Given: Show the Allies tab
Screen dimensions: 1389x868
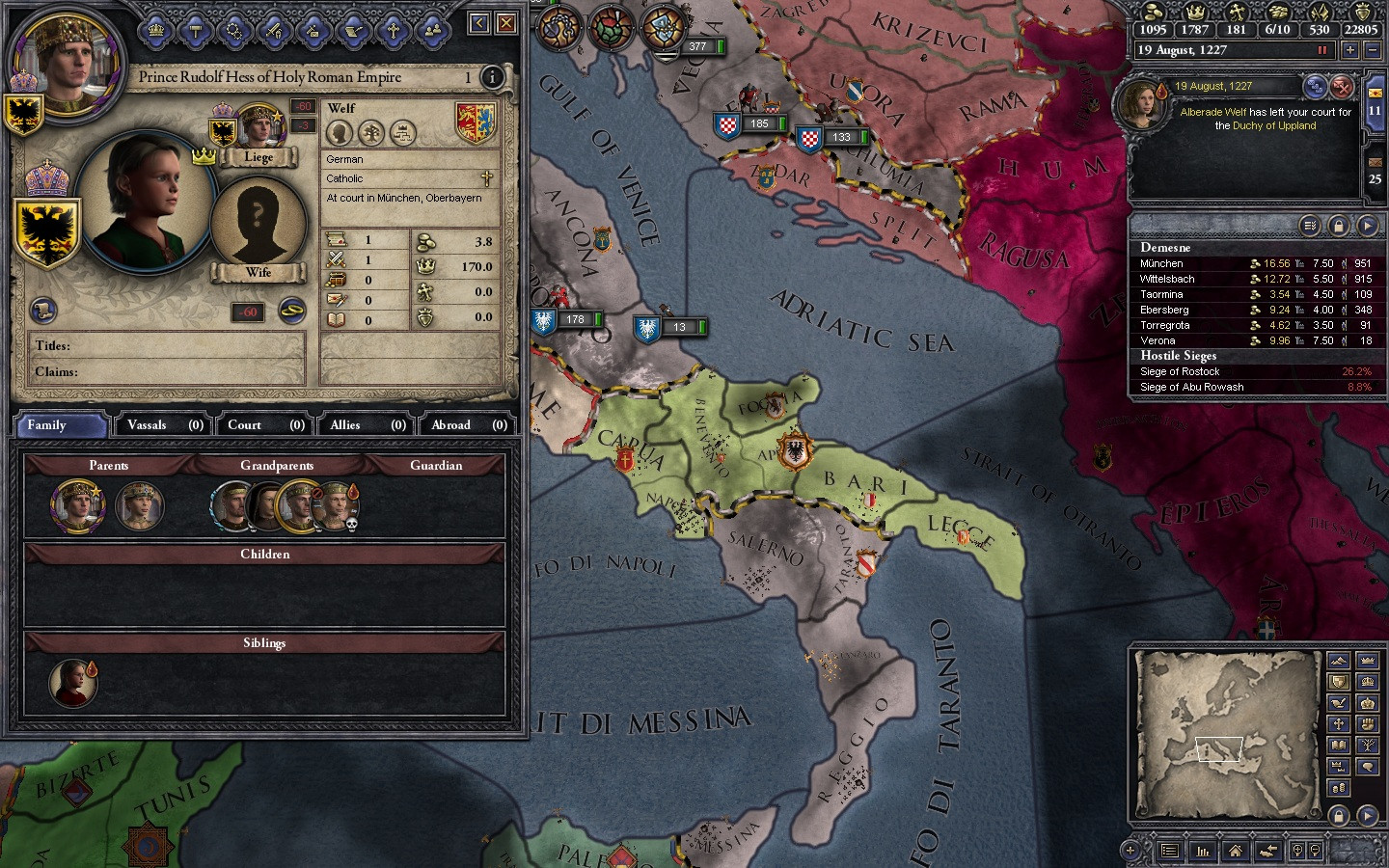Looking at the screenshot, I should (367, 424).
